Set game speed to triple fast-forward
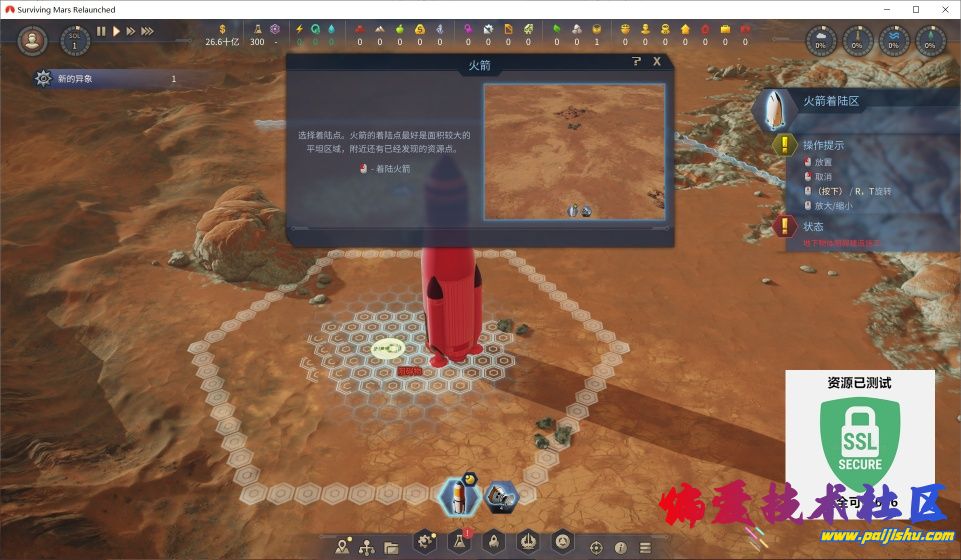 tap(146, 32)
